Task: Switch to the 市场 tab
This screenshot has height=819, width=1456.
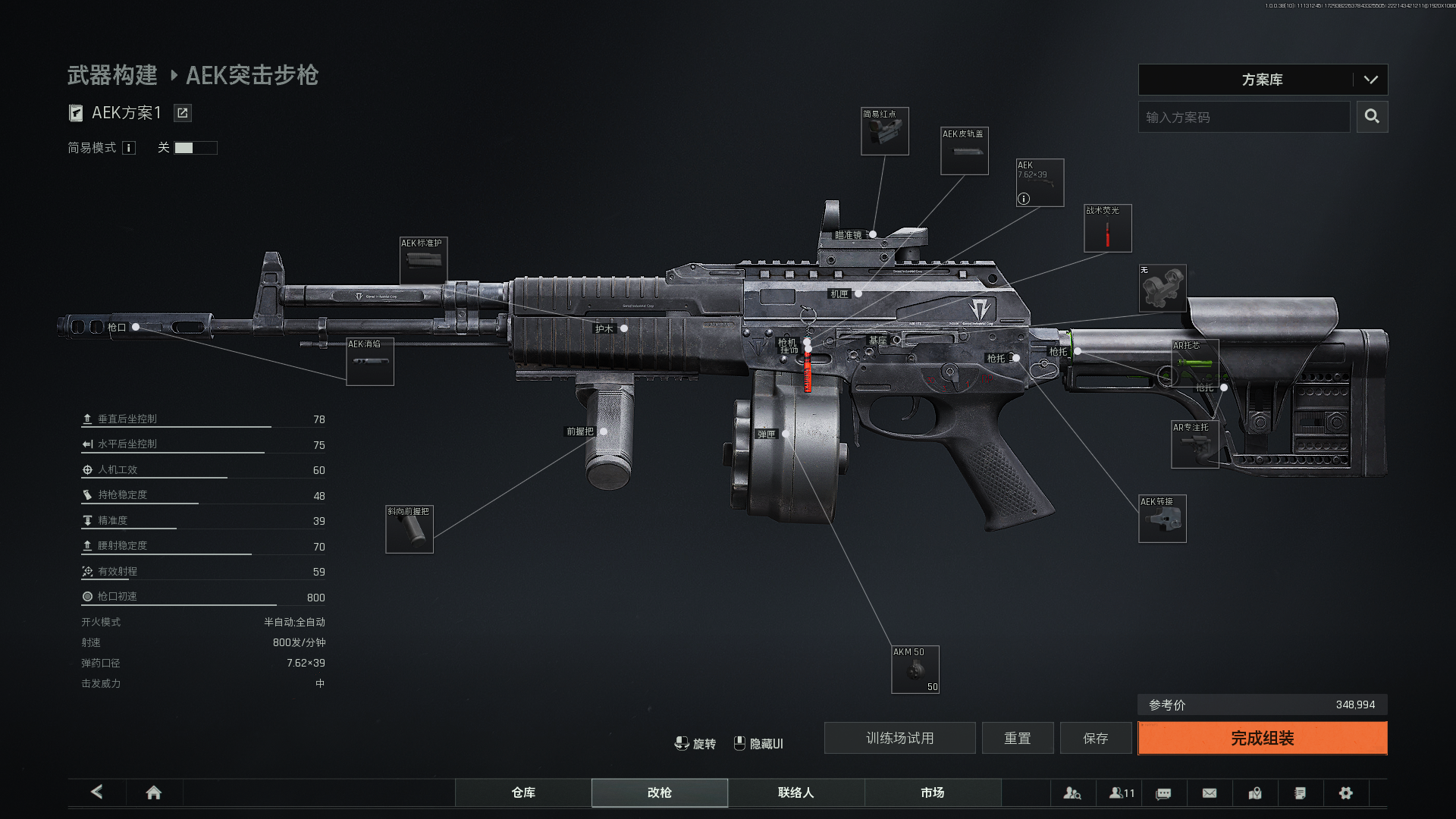Action: 933,792
